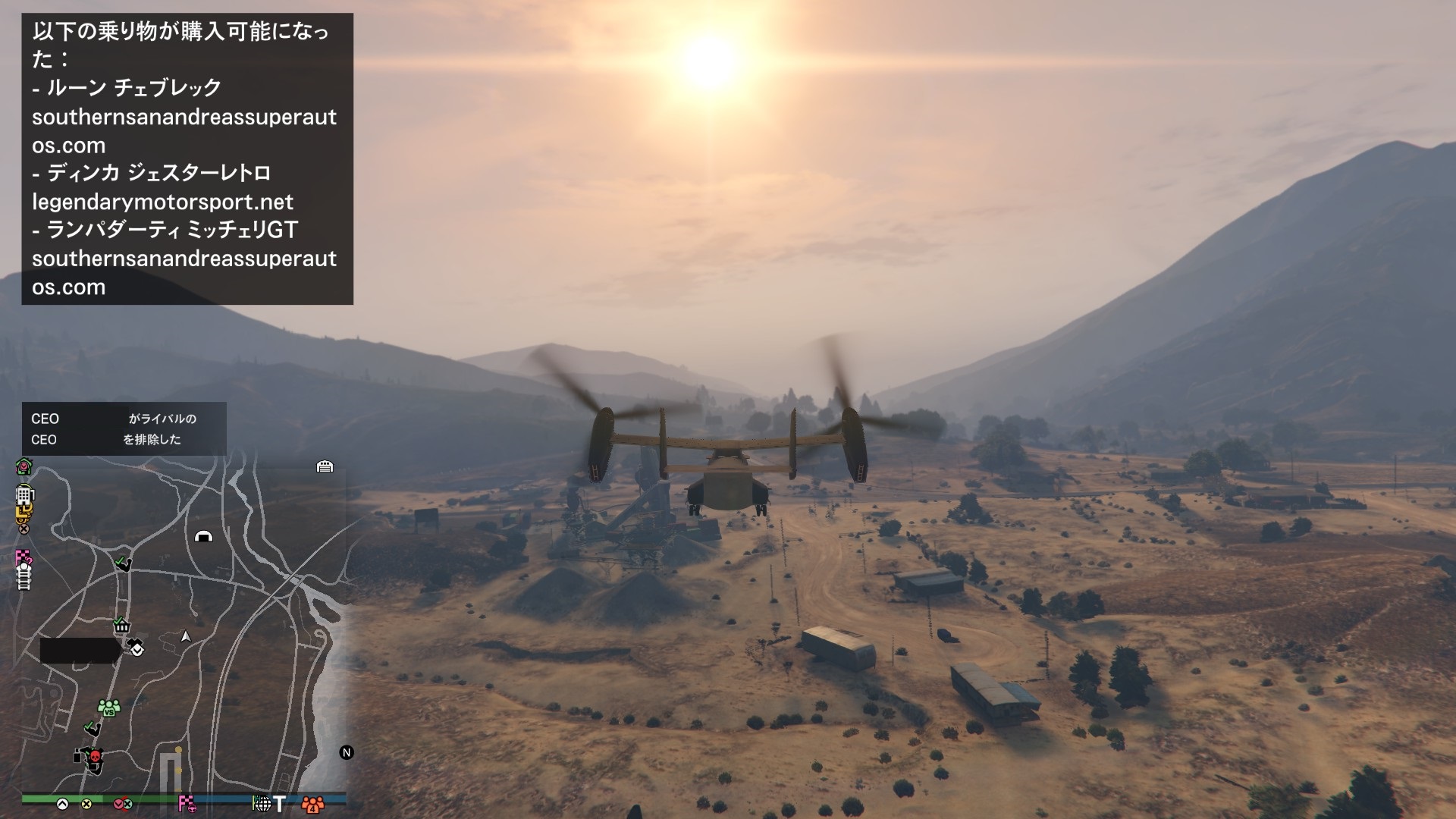Select the orange four-player group icon
The image size is (1456, 819).
[x=312, y=804]
